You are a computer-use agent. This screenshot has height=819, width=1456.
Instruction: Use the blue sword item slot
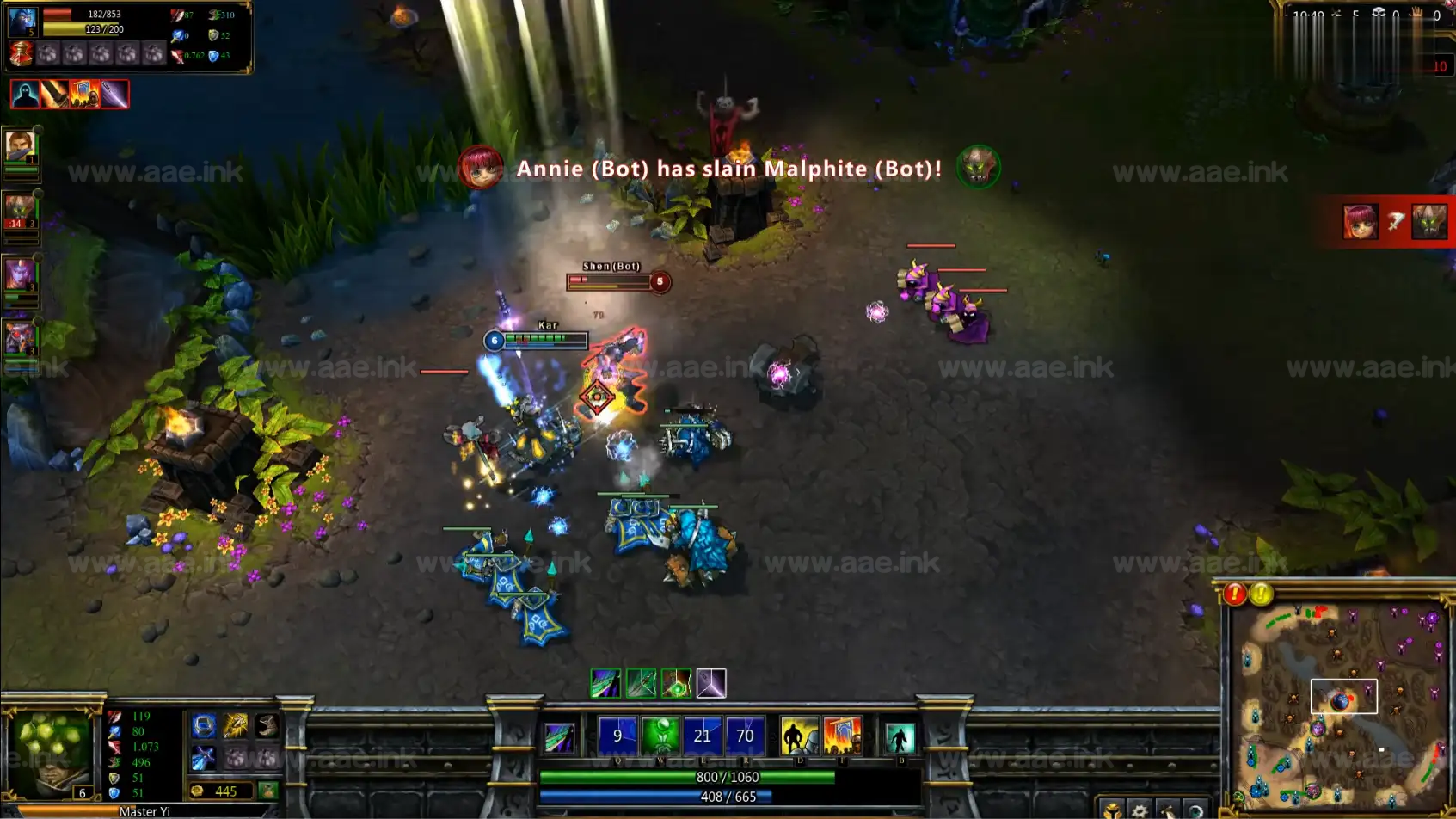204,758
